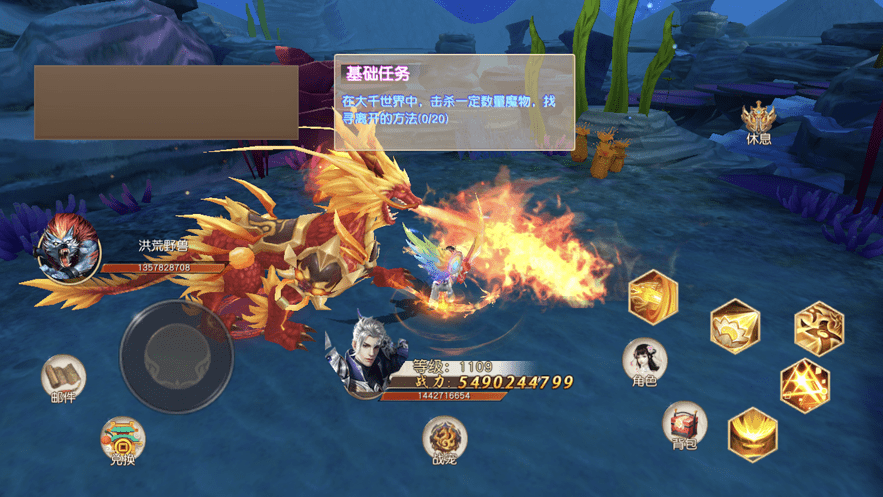
Task: Open the 邮件 mail scroll icon
Action: coord(63,376)
